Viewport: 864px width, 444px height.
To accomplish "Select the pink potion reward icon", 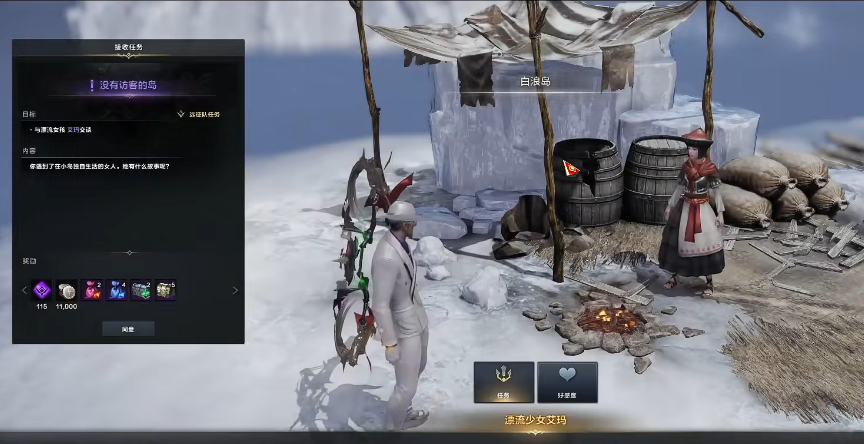I will (92, 290).
